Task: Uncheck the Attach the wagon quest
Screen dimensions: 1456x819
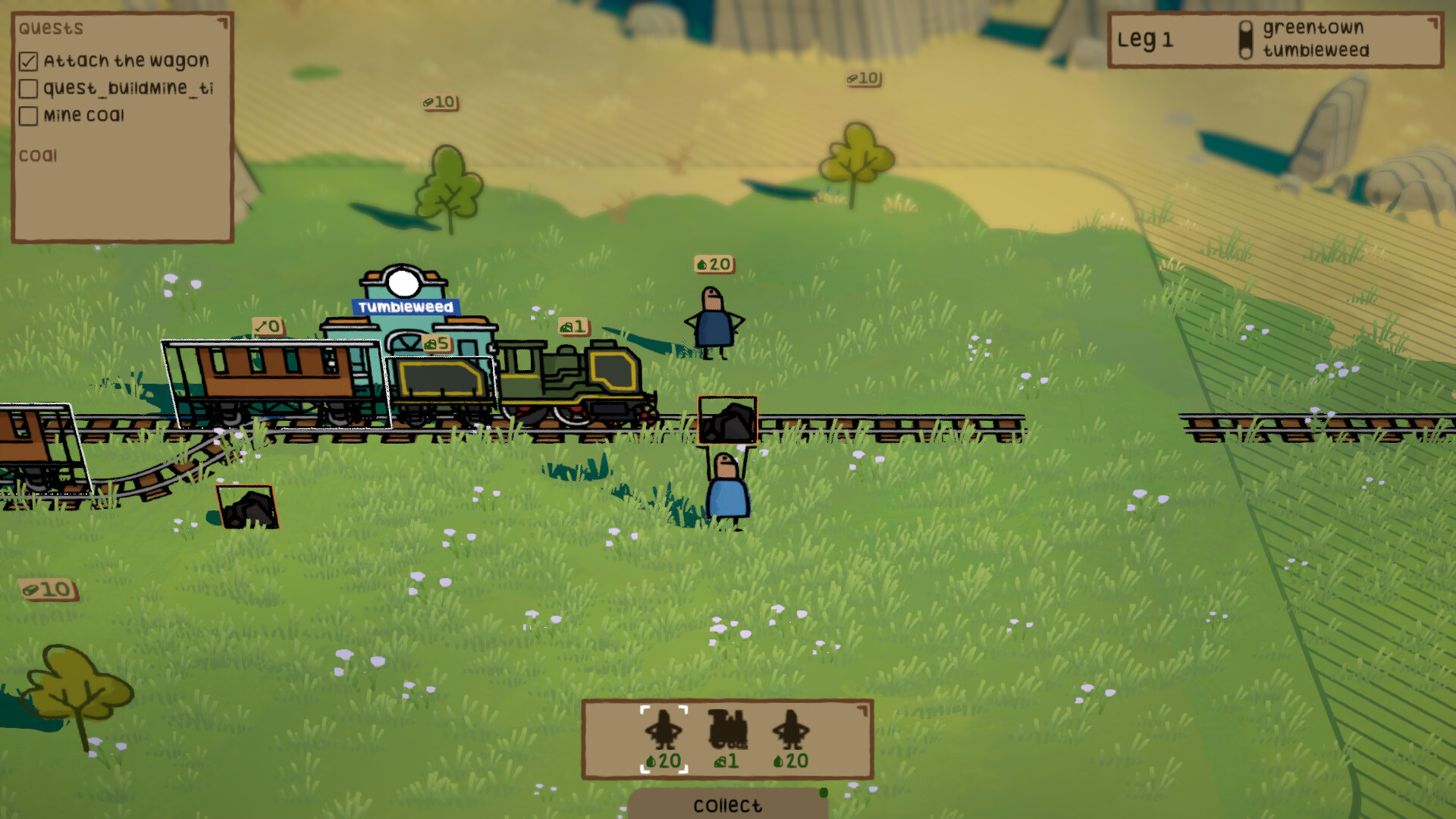Action: 29,61
